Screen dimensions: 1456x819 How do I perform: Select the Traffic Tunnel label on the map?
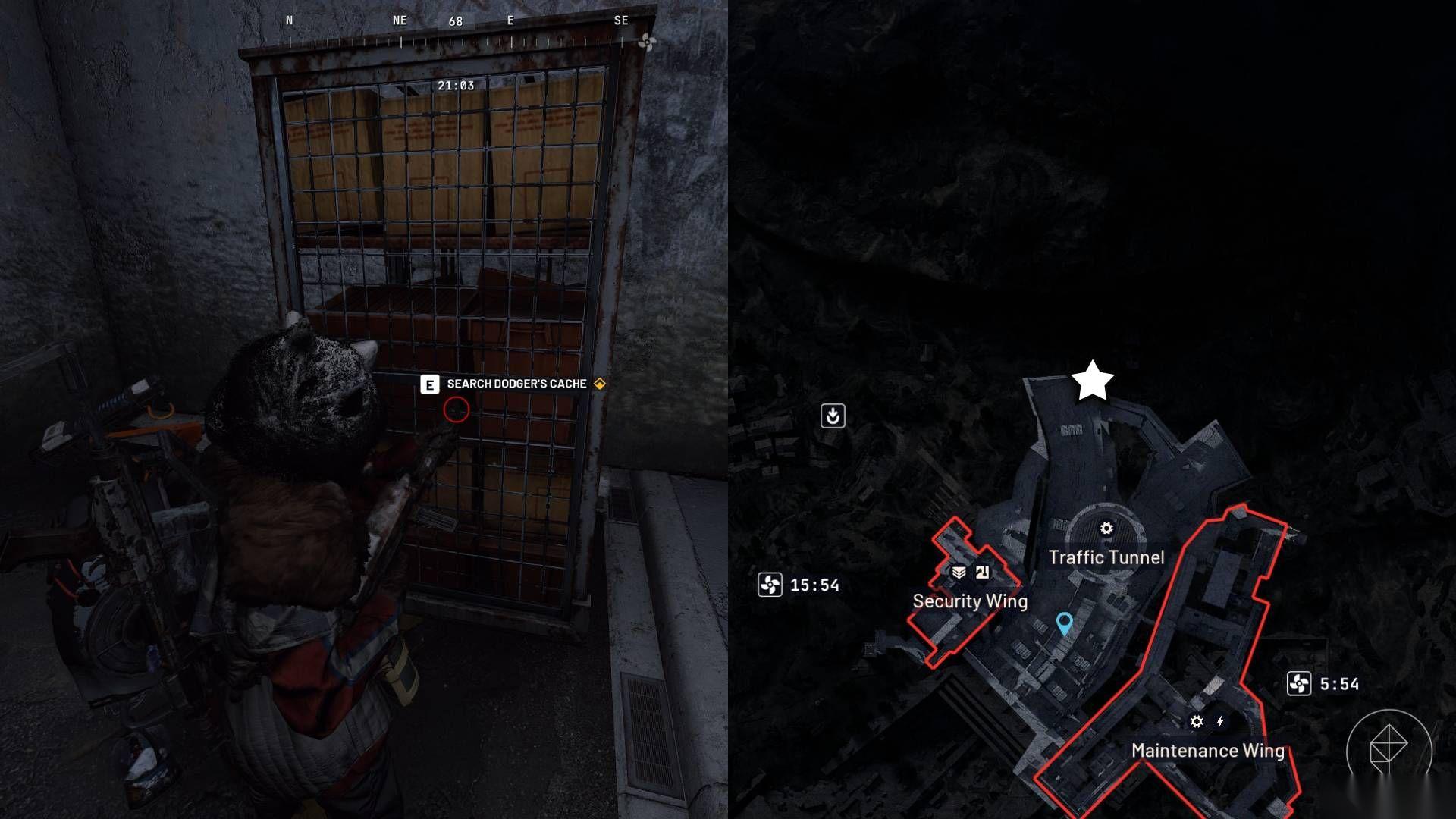(x=1106, y=557)
